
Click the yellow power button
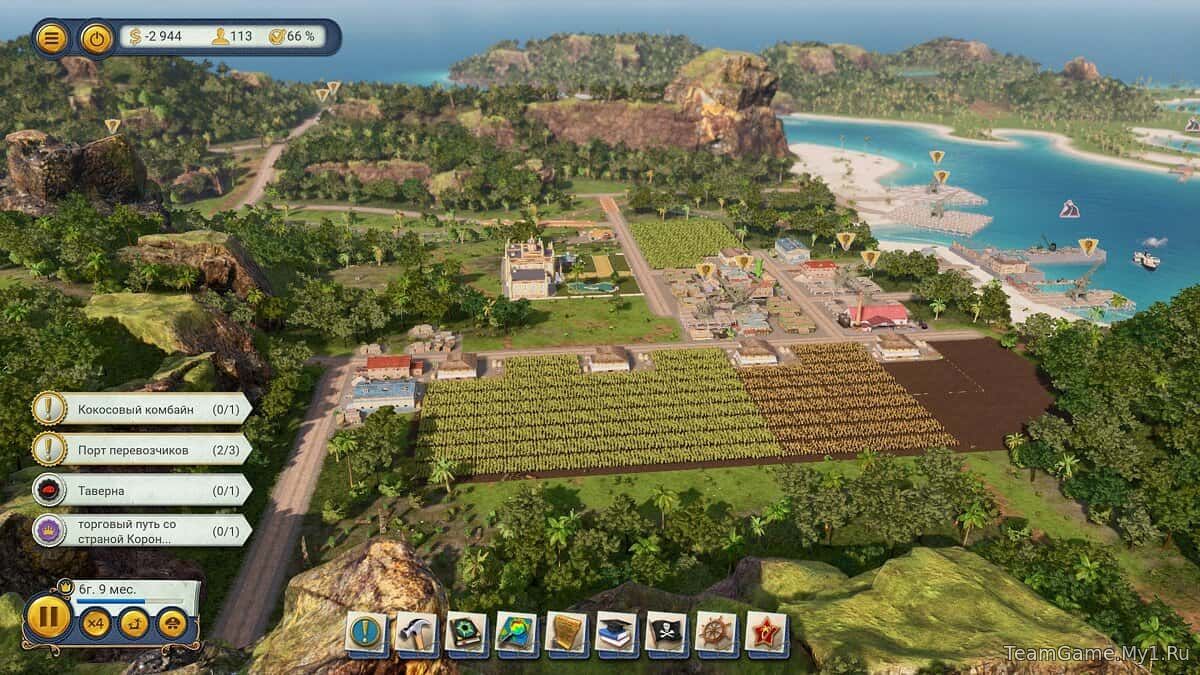pyautogui.click(x=96, y=38)
